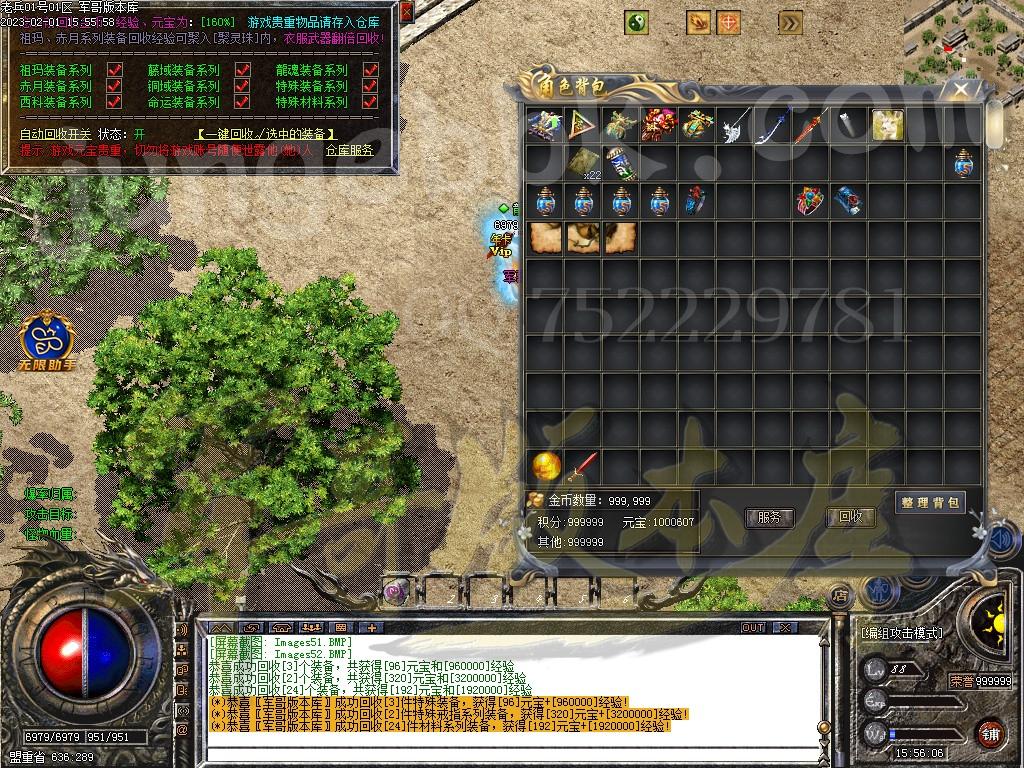
Task: Close the recycle panel with red X
Action: tap(405, 14)
